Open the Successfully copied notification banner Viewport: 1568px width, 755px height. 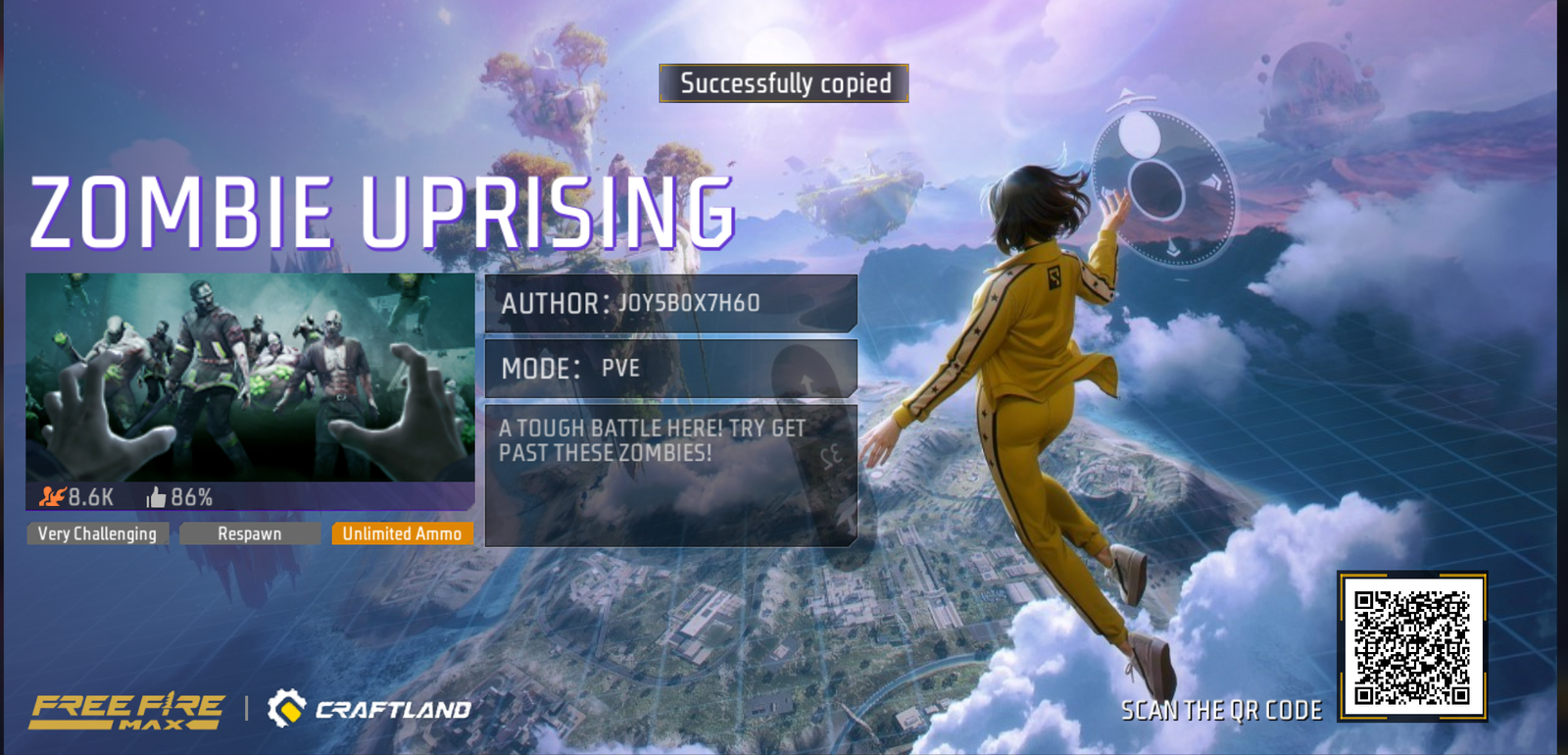tap(784, 84)
